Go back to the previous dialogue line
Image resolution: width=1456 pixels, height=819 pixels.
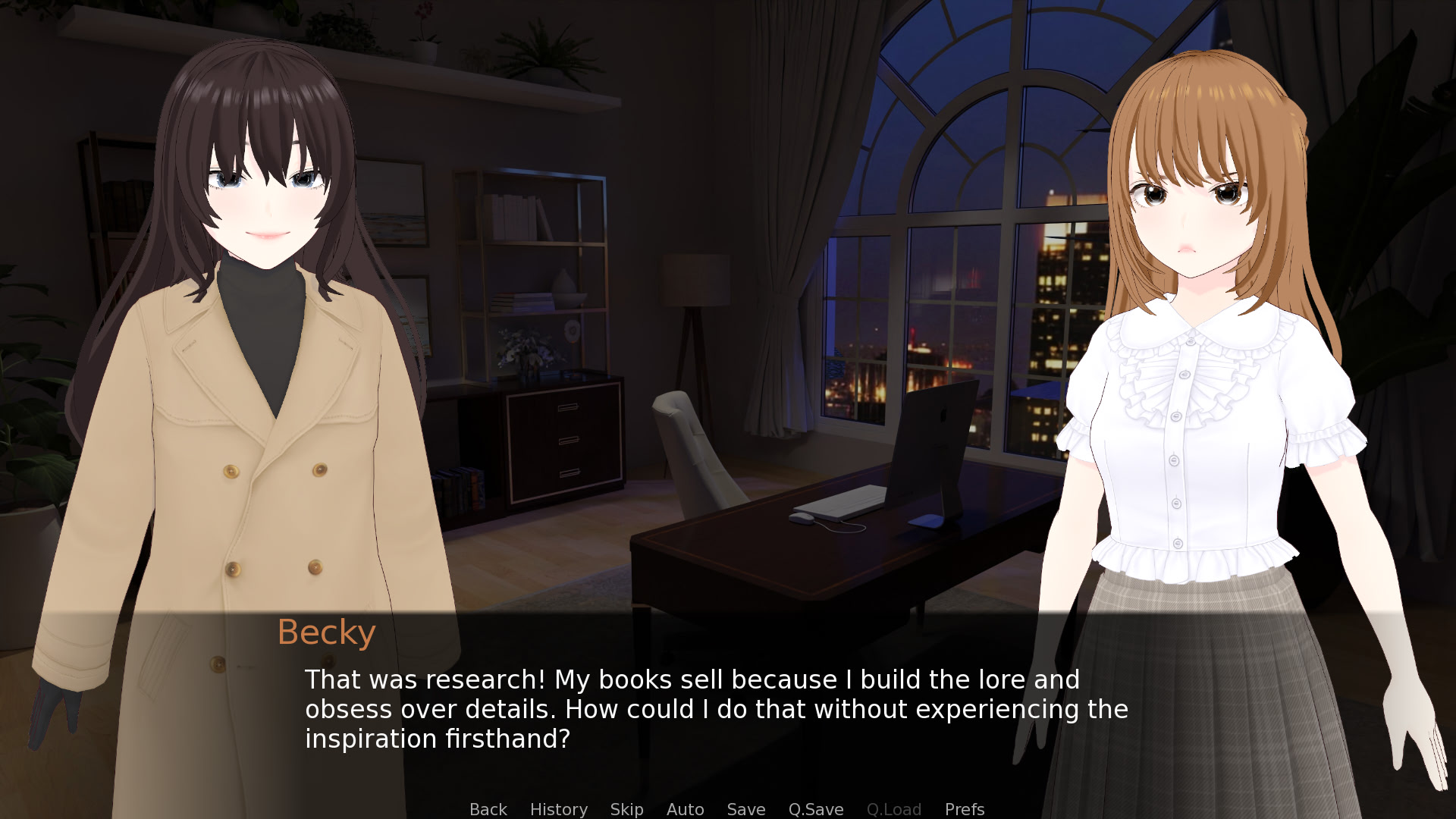488,809
